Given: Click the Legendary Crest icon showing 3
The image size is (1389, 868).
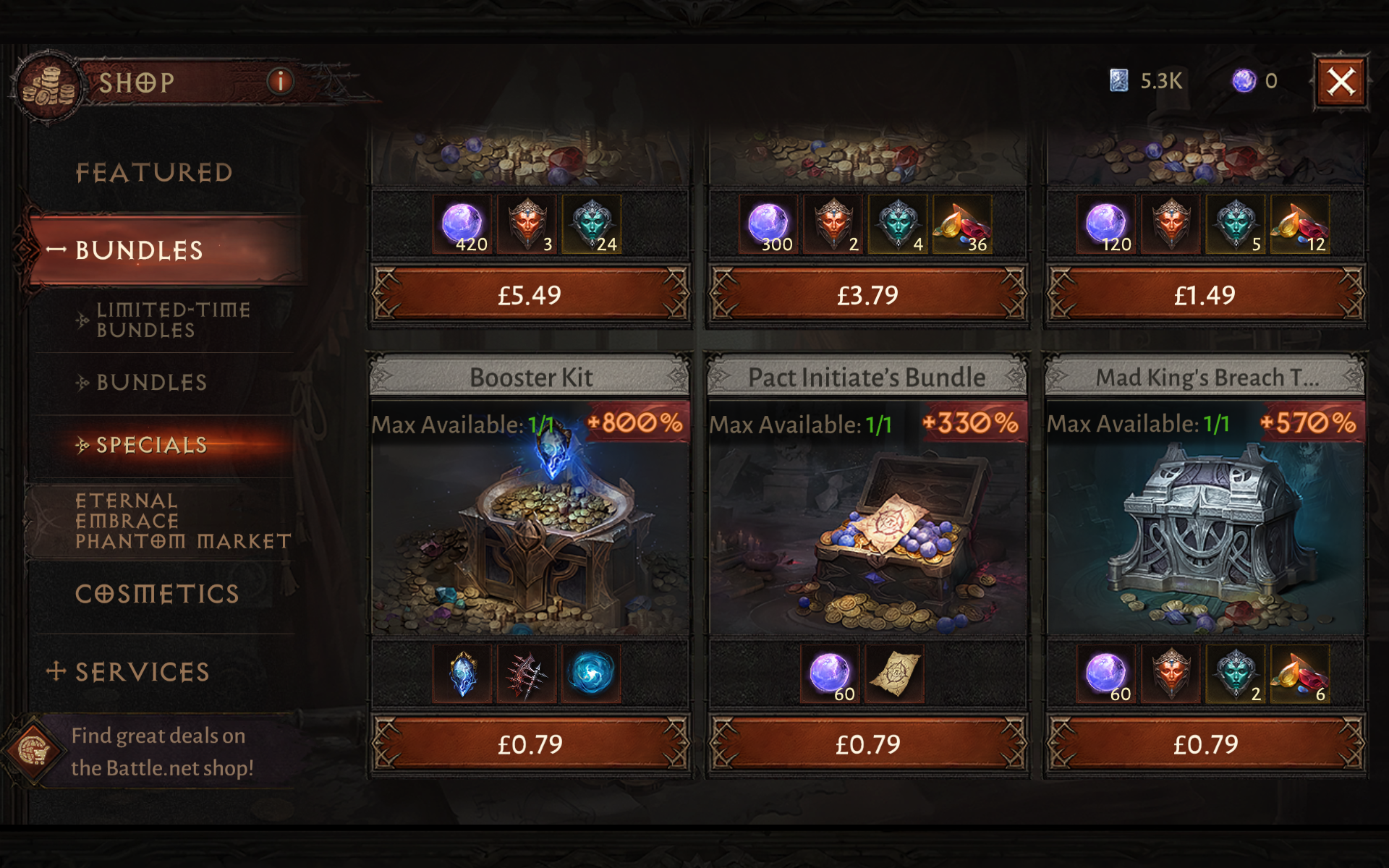Looking at the screenshot, I should [527, 224].
